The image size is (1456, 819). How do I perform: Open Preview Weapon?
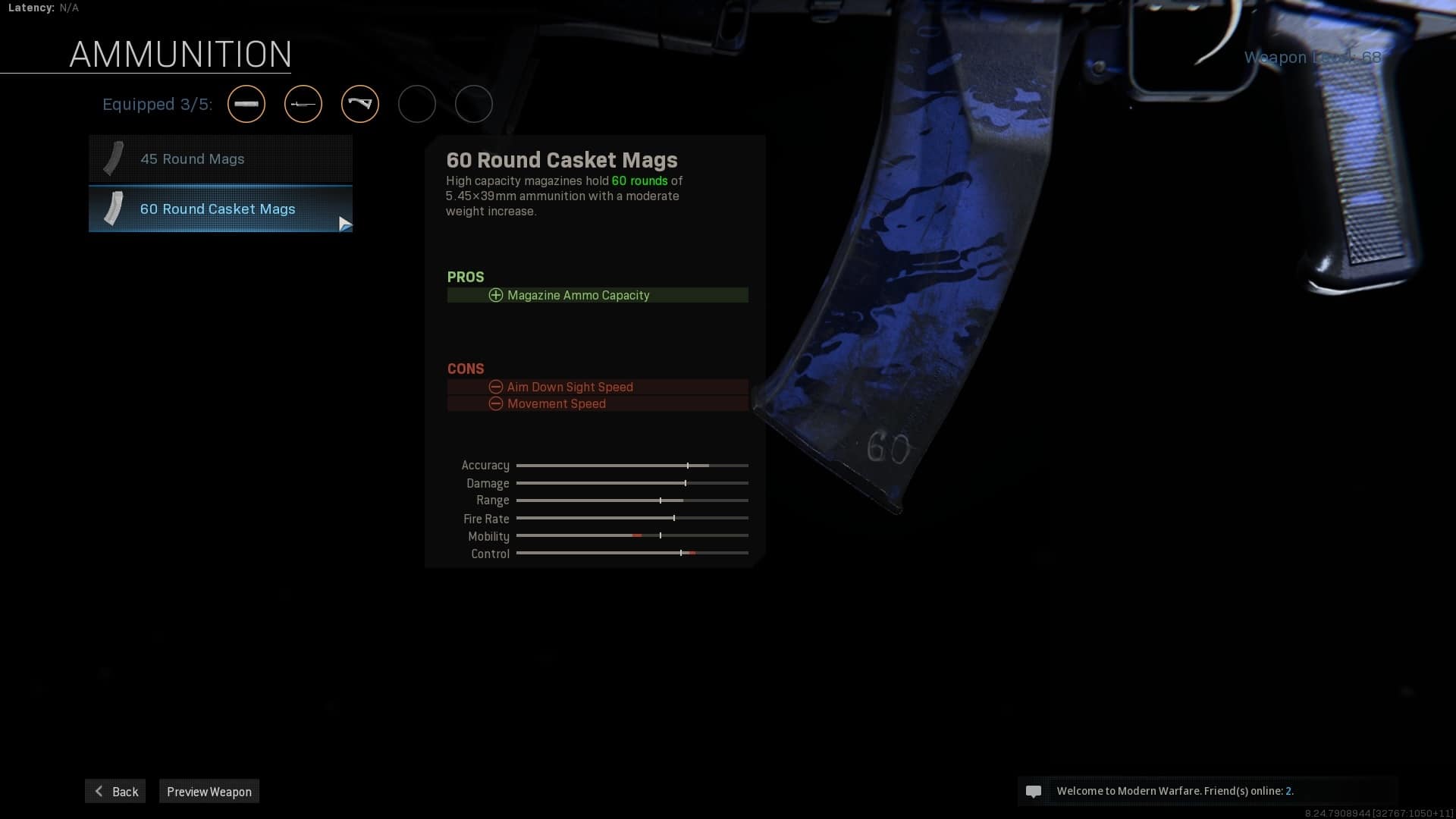click(209, 791)
